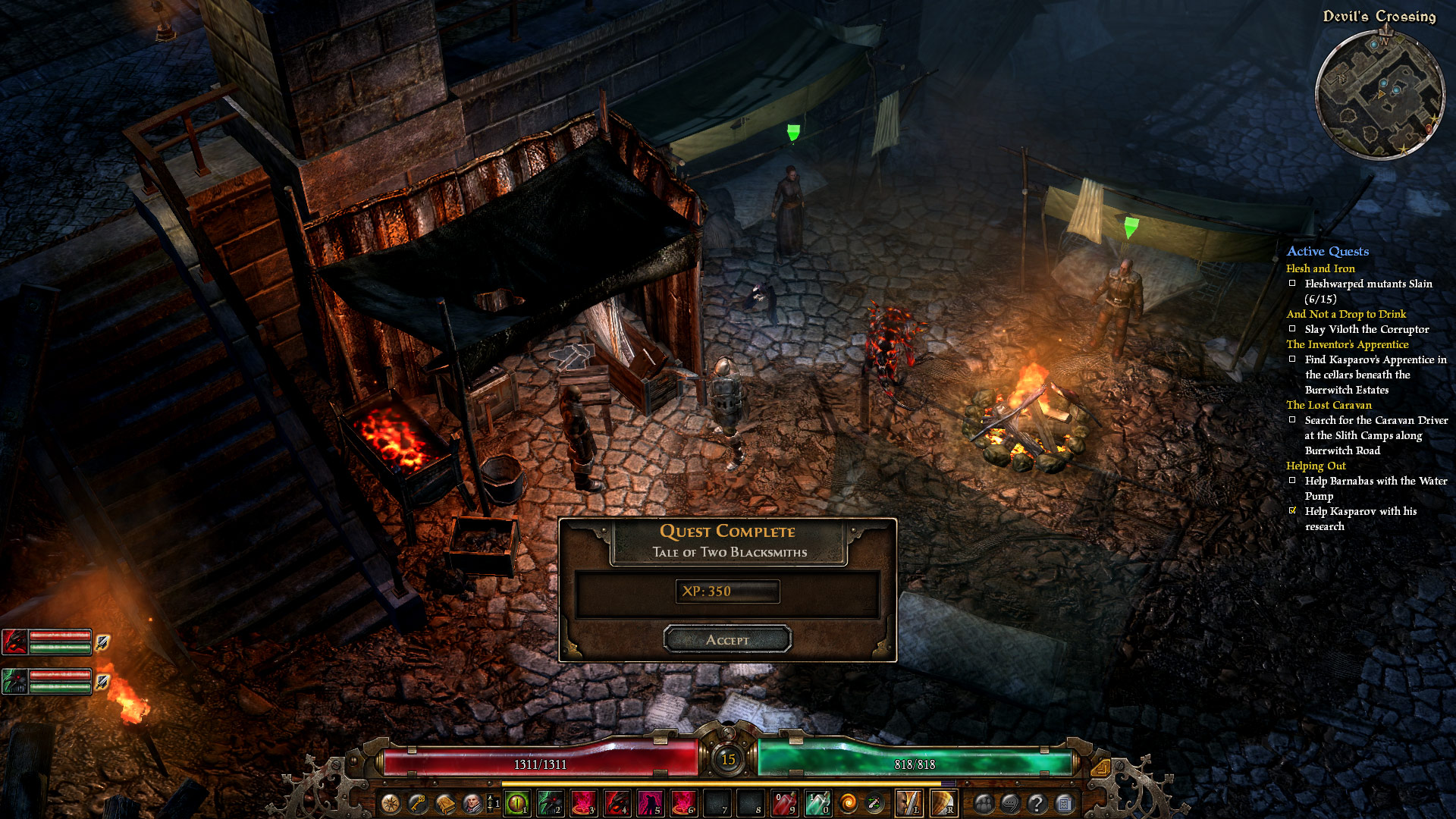Activate the green raven skill in slot 2
Viewport: 1456px width, 819px height.
point(550,803)
